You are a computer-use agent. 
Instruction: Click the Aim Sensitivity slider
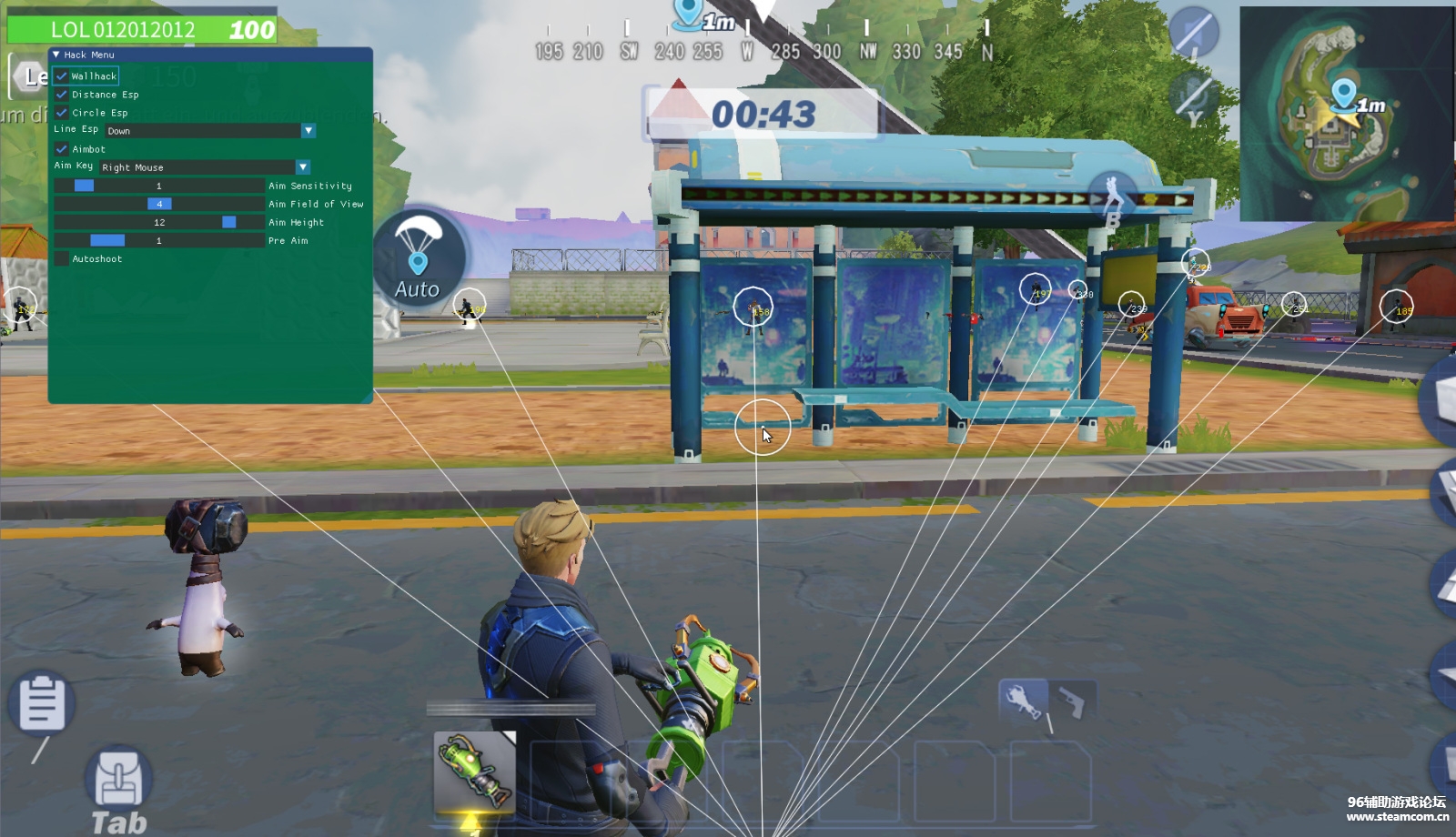coord(159,186)
